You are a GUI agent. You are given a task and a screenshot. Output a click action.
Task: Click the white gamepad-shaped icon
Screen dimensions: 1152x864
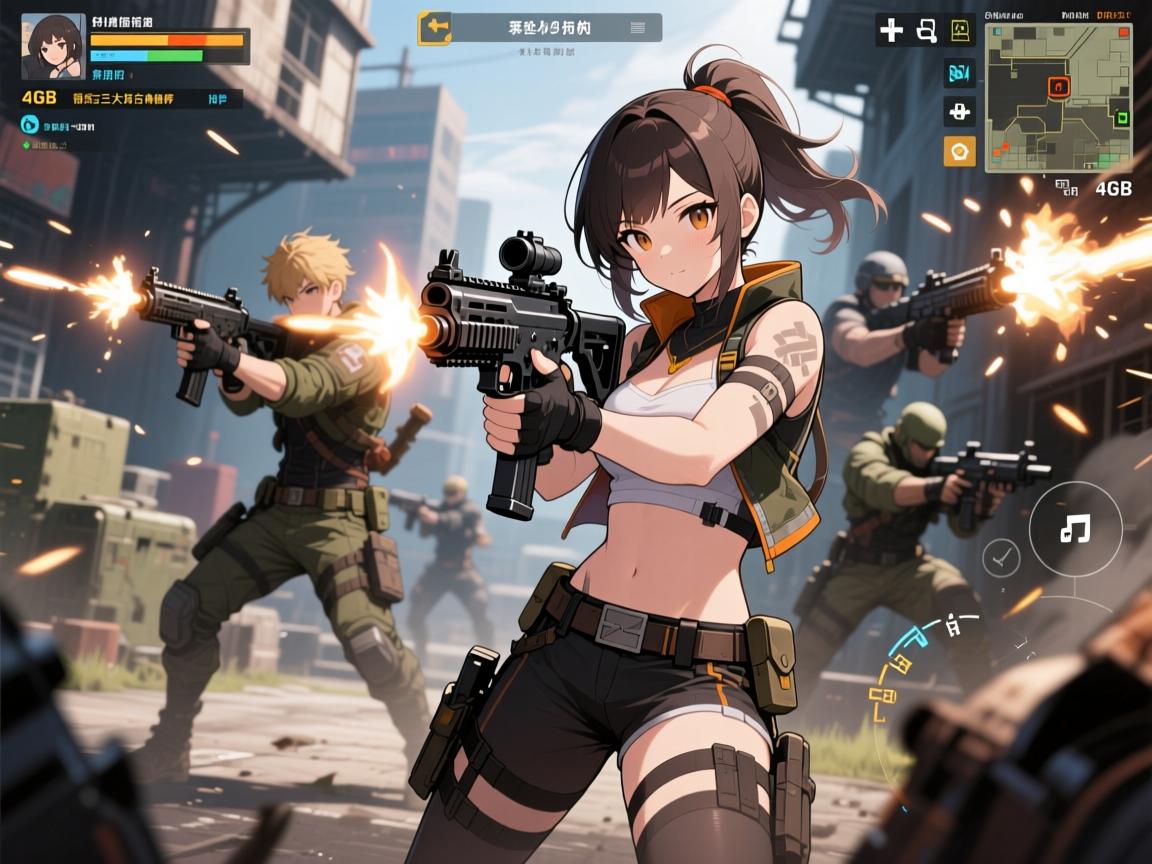(959, 111)
